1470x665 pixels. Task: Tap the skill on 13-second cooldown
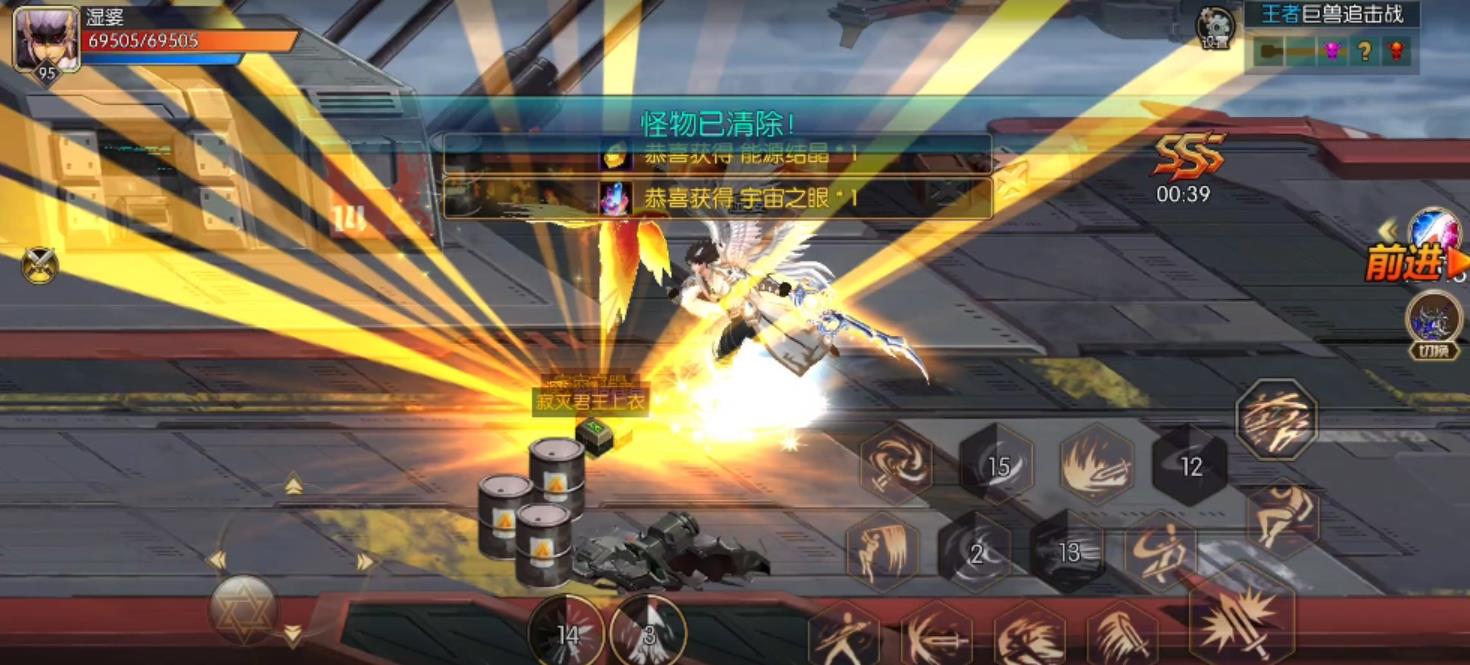1068,552
